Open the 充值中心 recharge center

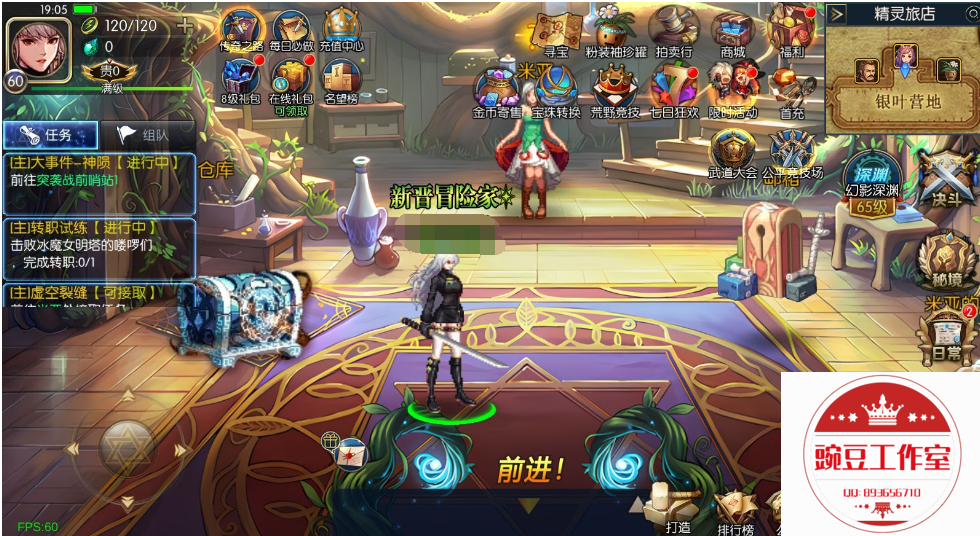click(x=343, y=30)
